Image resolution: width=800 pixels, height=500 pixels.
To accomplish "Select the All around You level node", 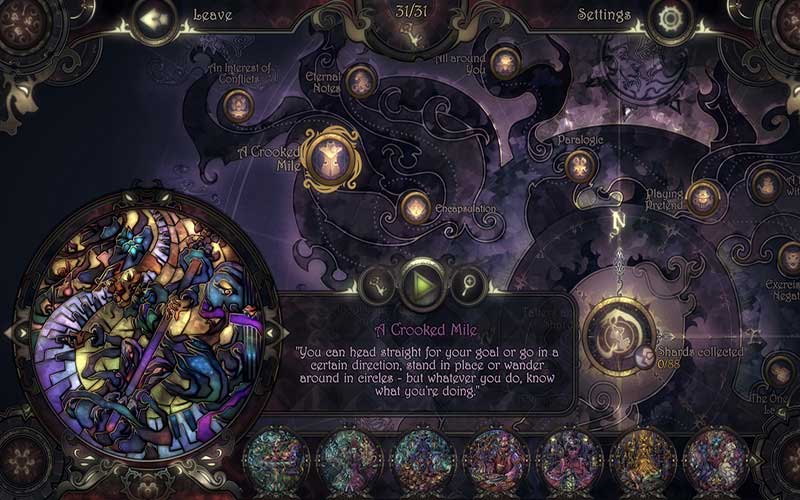I will tap(504, 62).
